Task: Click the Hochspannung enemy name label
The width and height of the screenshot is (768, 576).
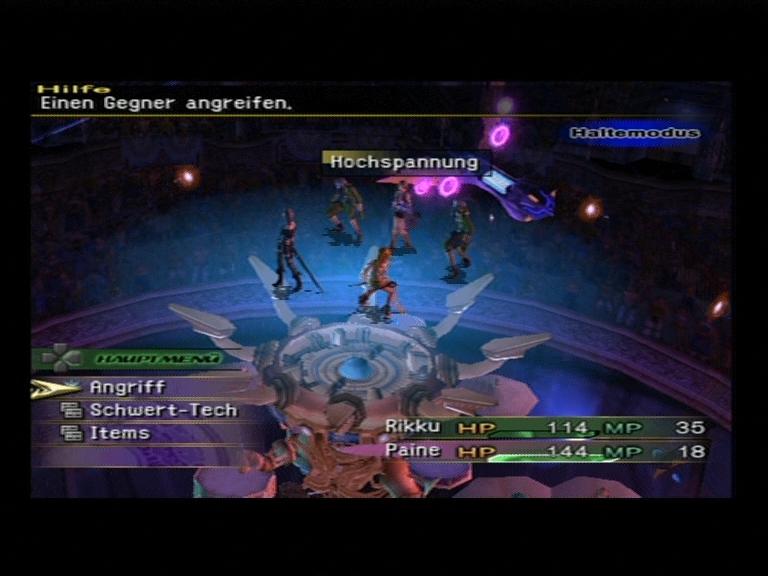Action: pyautogui.click(x=404, y=162)
